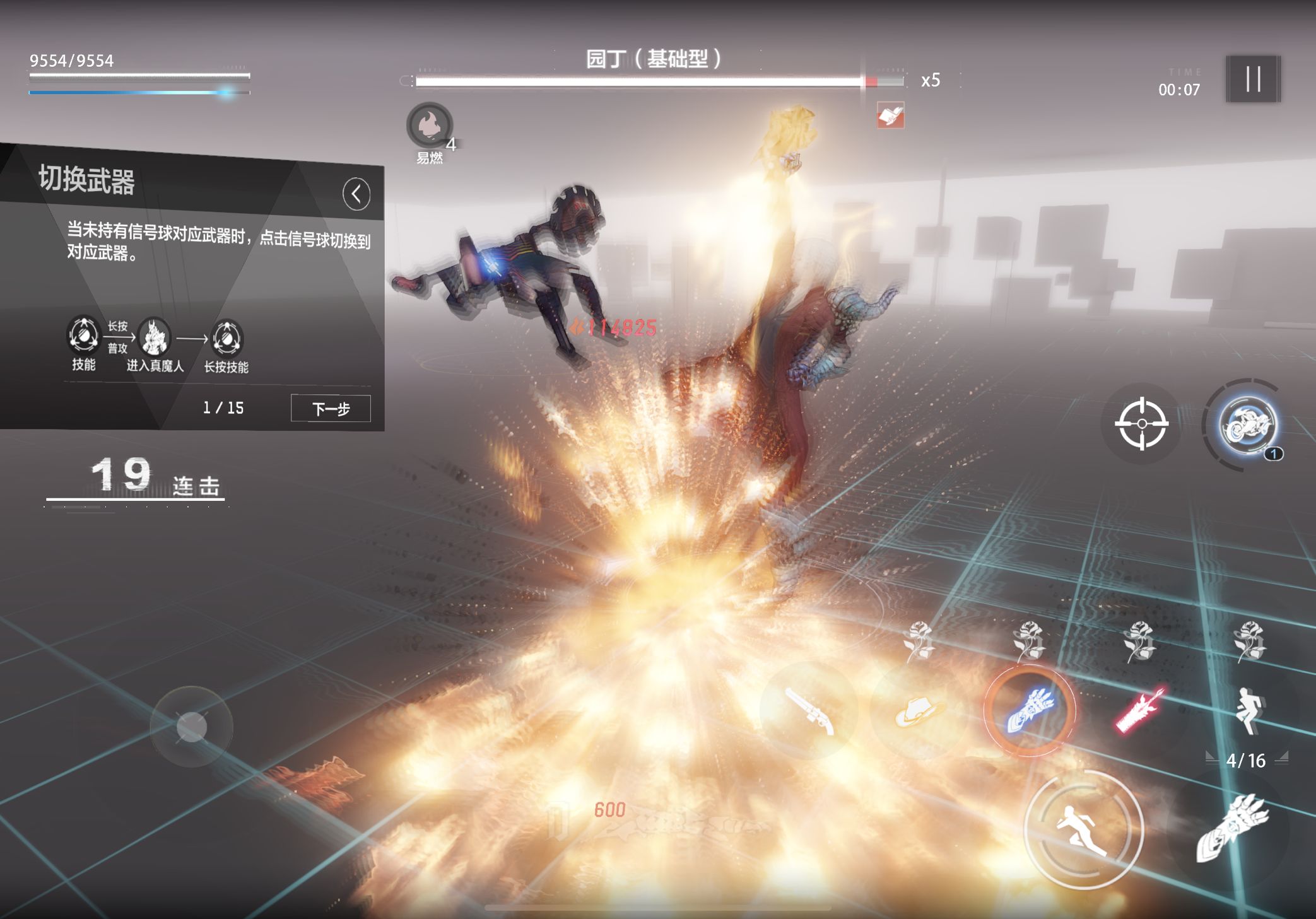Screen dimensions: 1316x919
Task: Toggle the crosshair target lock button
Action: click(x=1141, y=424)
